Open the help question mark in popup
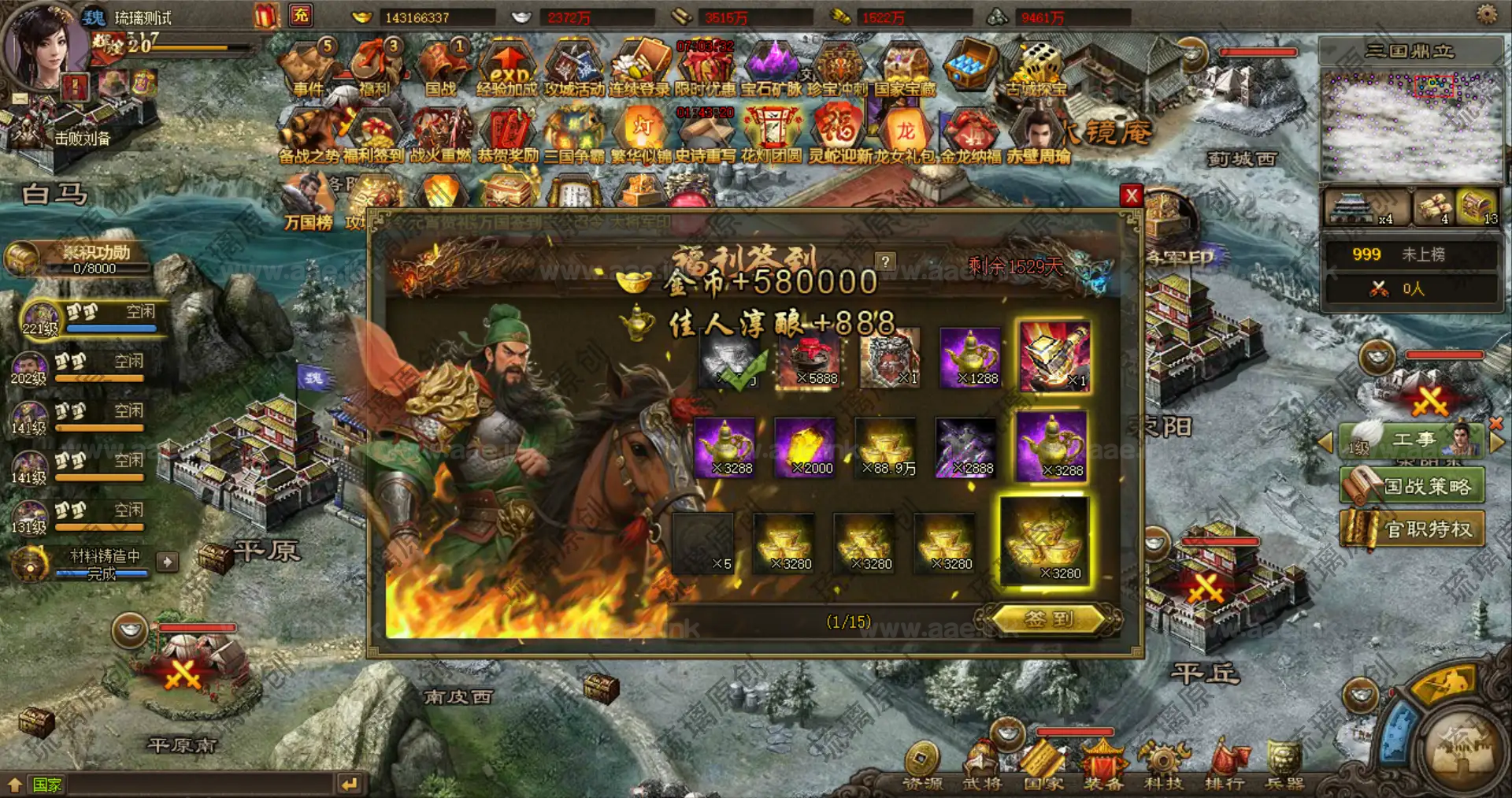Screen dimensions: 1512x798 pos(885,262)
